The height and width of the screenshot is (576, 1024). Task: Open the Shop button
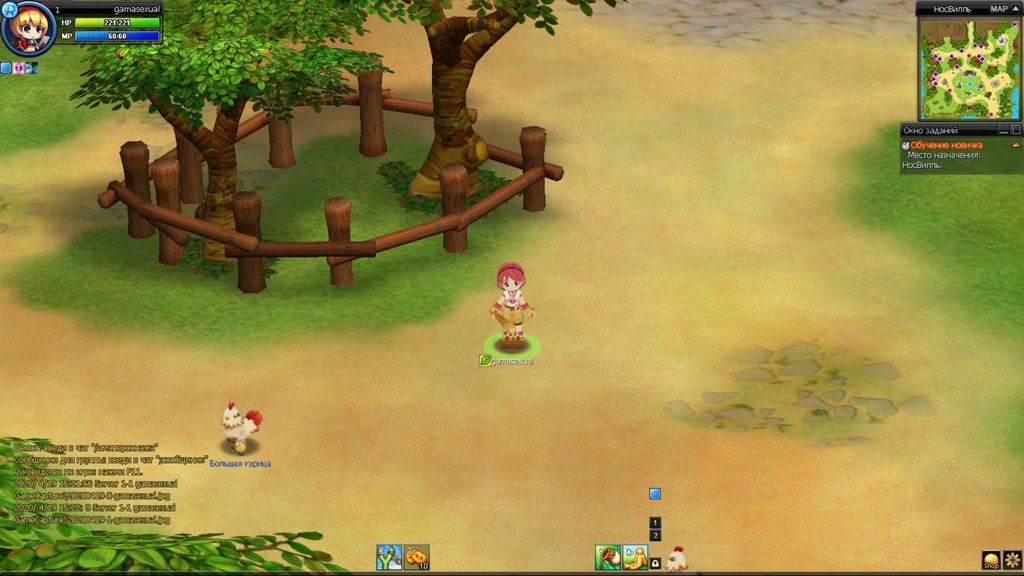991,560
